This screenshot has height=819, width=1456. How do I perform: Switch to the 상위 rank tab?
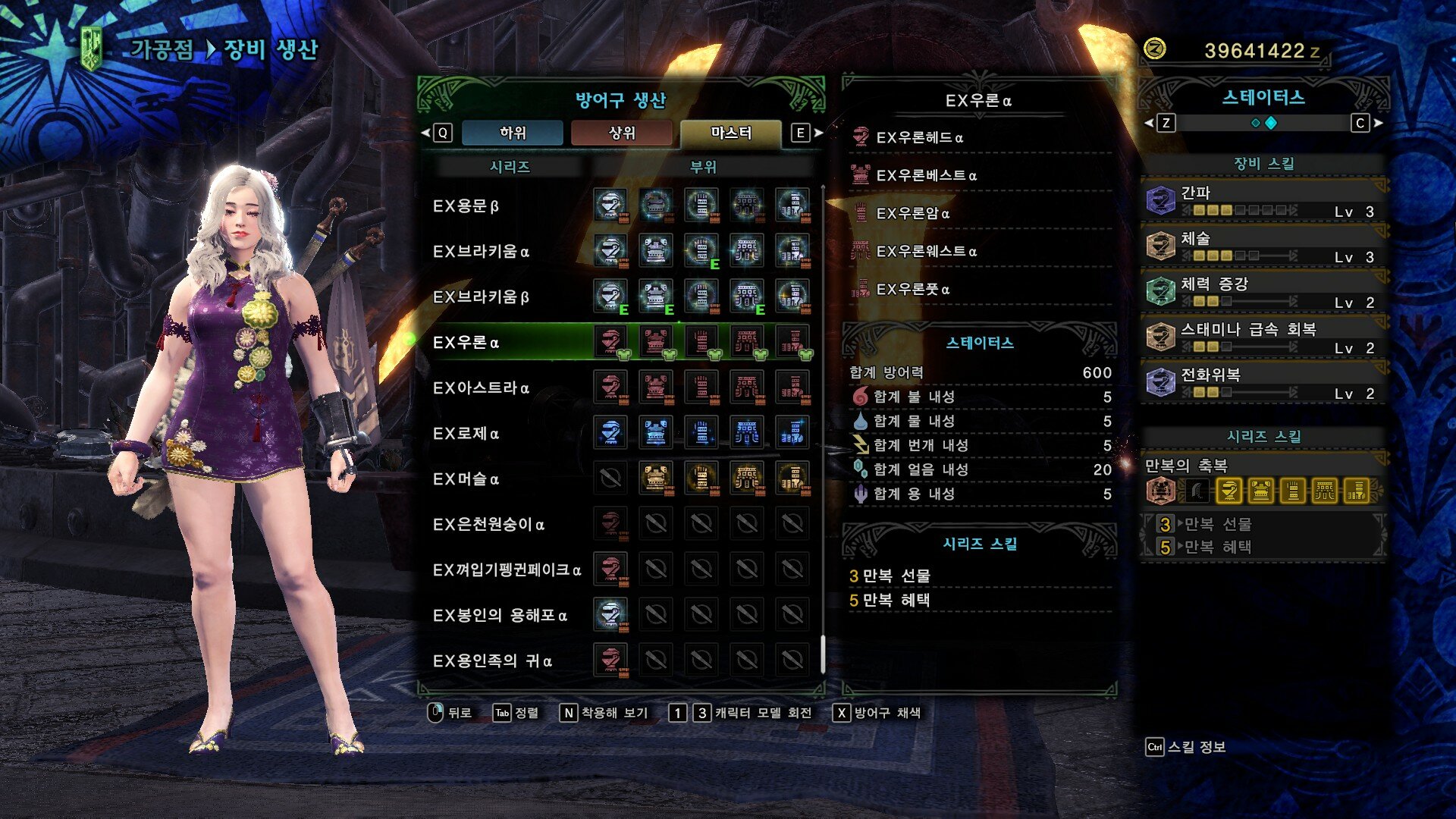point(622,133)
